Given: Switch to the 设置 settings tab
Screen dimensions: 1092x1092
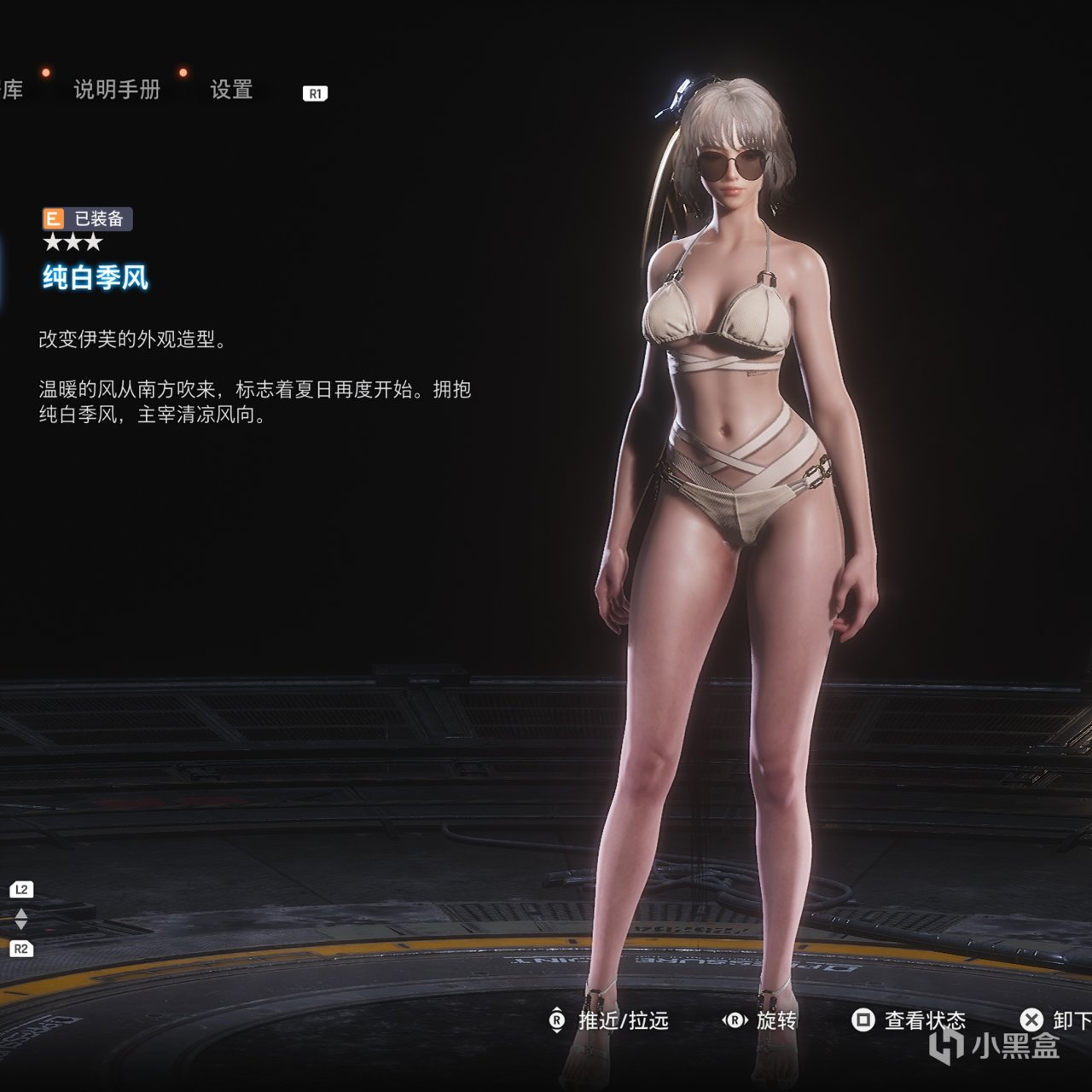Looking at the screenshot, I should point(232,89).
